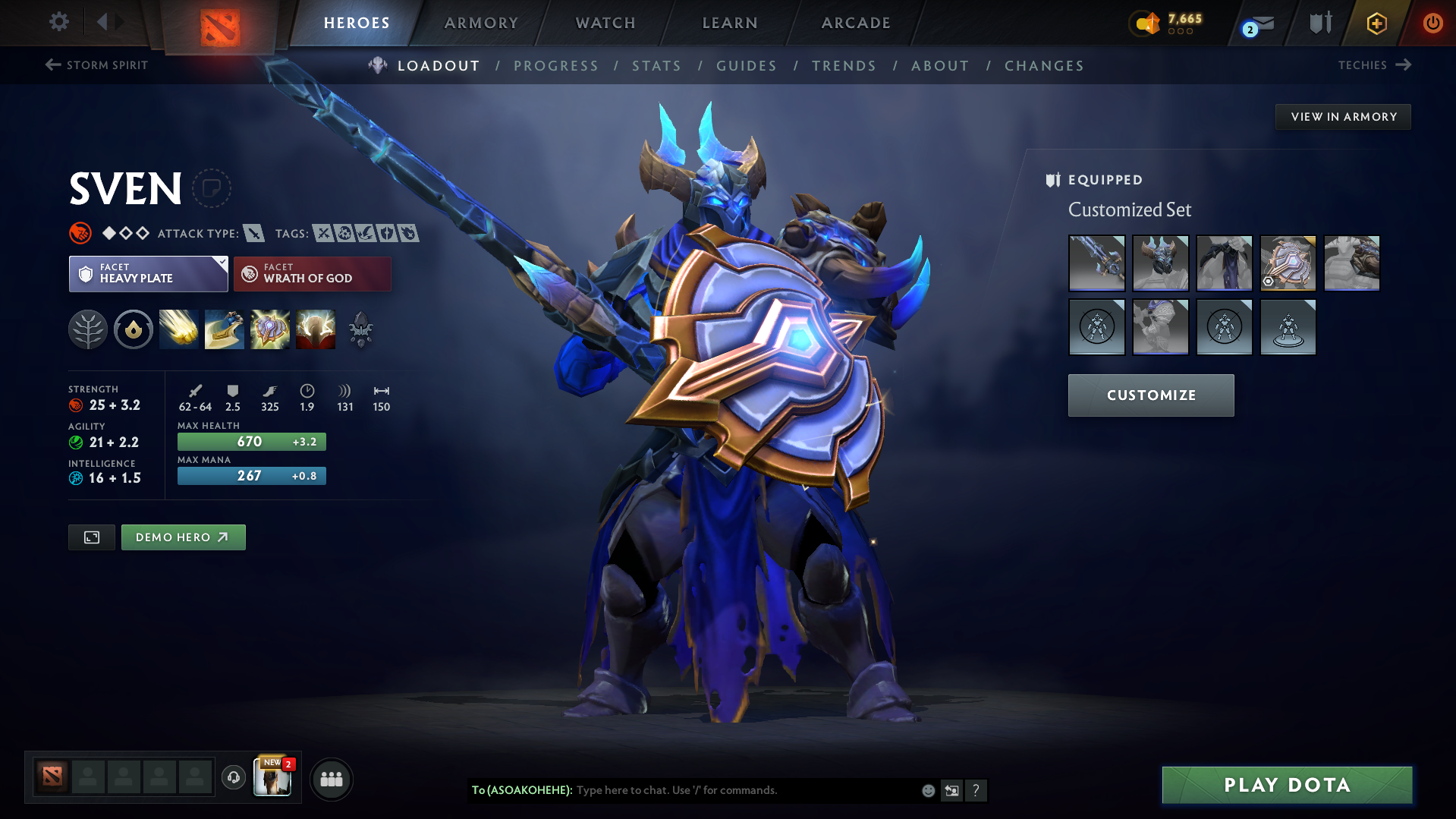The height and width of the screenshot is (819, 1456).
Task: View the Warcry shield ability icon
Action: pyautogui.click(x=270, y=329)
